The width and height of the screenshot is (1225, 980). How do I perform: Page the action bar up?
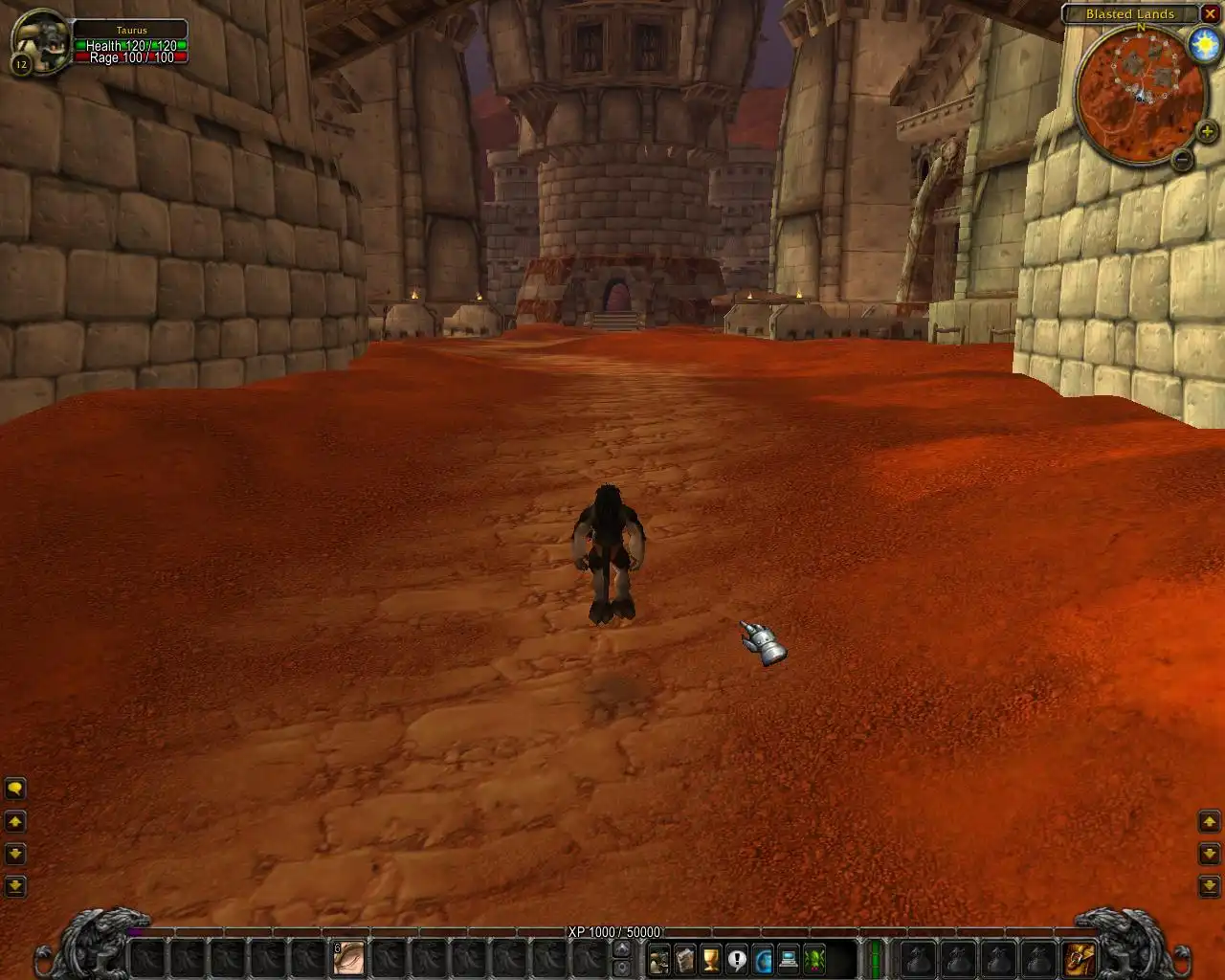622,948
